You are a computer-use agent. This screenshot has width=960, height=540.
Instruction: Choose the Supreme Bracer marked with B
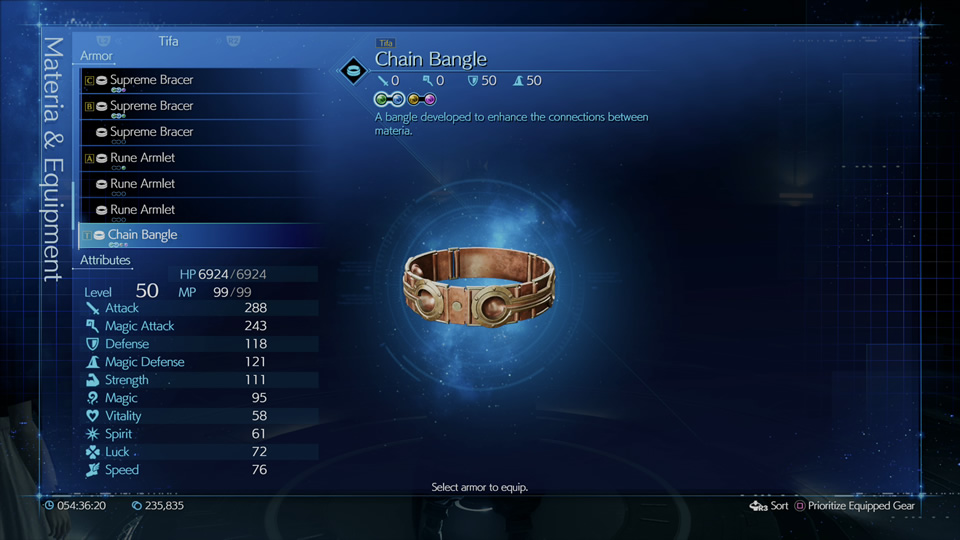151,106
